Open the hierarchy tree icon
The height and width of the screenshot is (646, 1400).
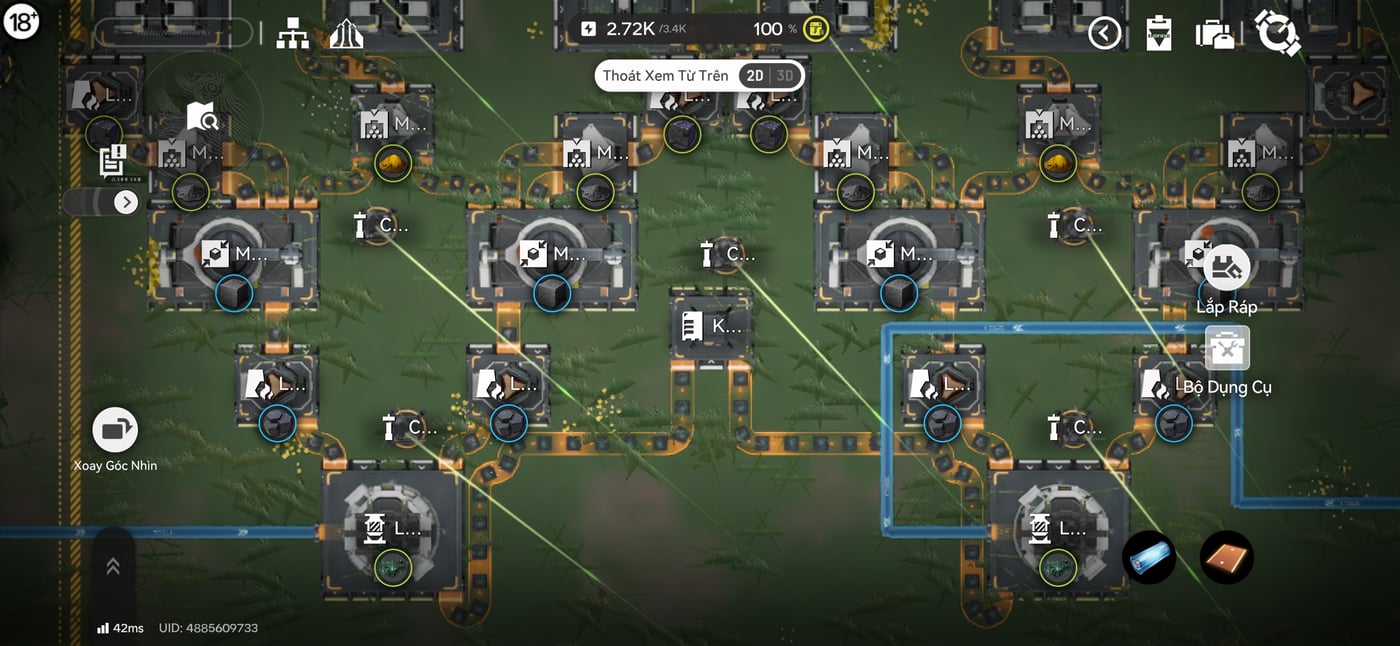coord(293,33)
